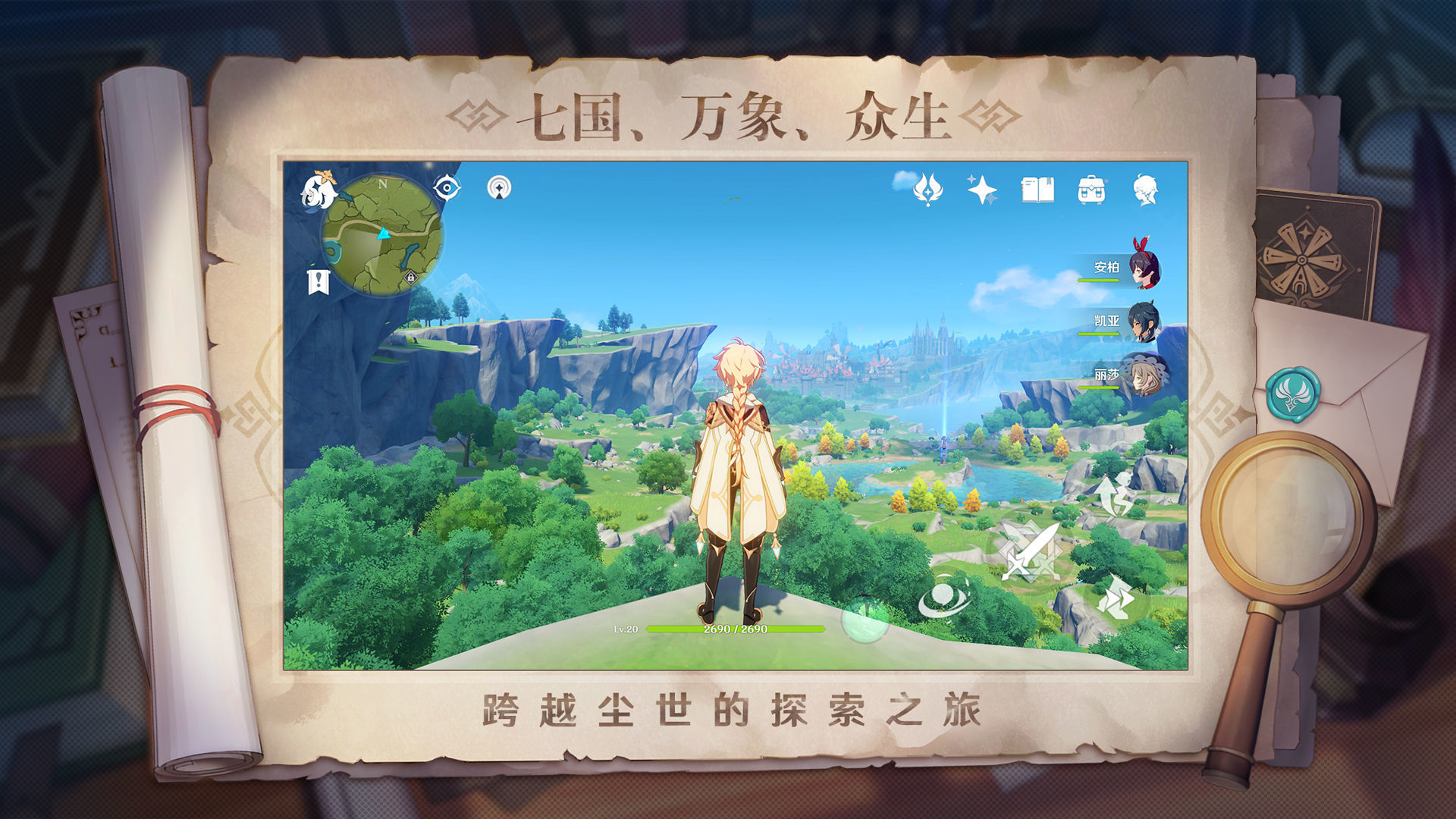
Task: Open the Events wings icon
Action: [x=928, y=190]
